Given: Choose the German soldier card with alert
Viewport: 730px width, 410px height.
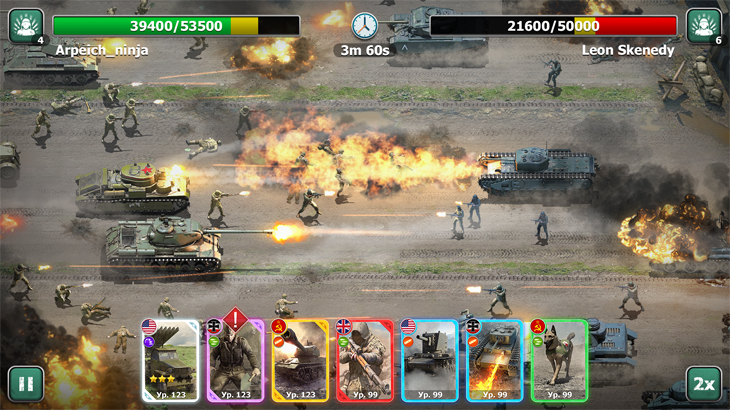Looking at the screenshot, I should click(236, 360).
